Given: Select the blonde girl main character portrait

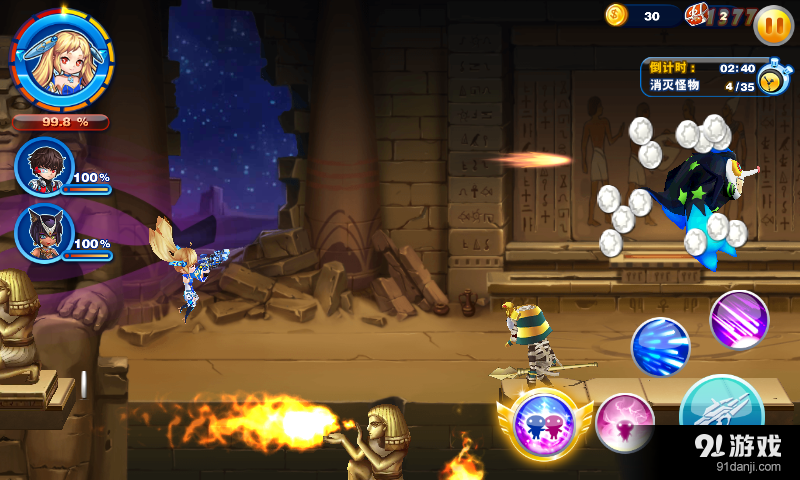Looking at the screenshot, I should [x=61, y=61].
